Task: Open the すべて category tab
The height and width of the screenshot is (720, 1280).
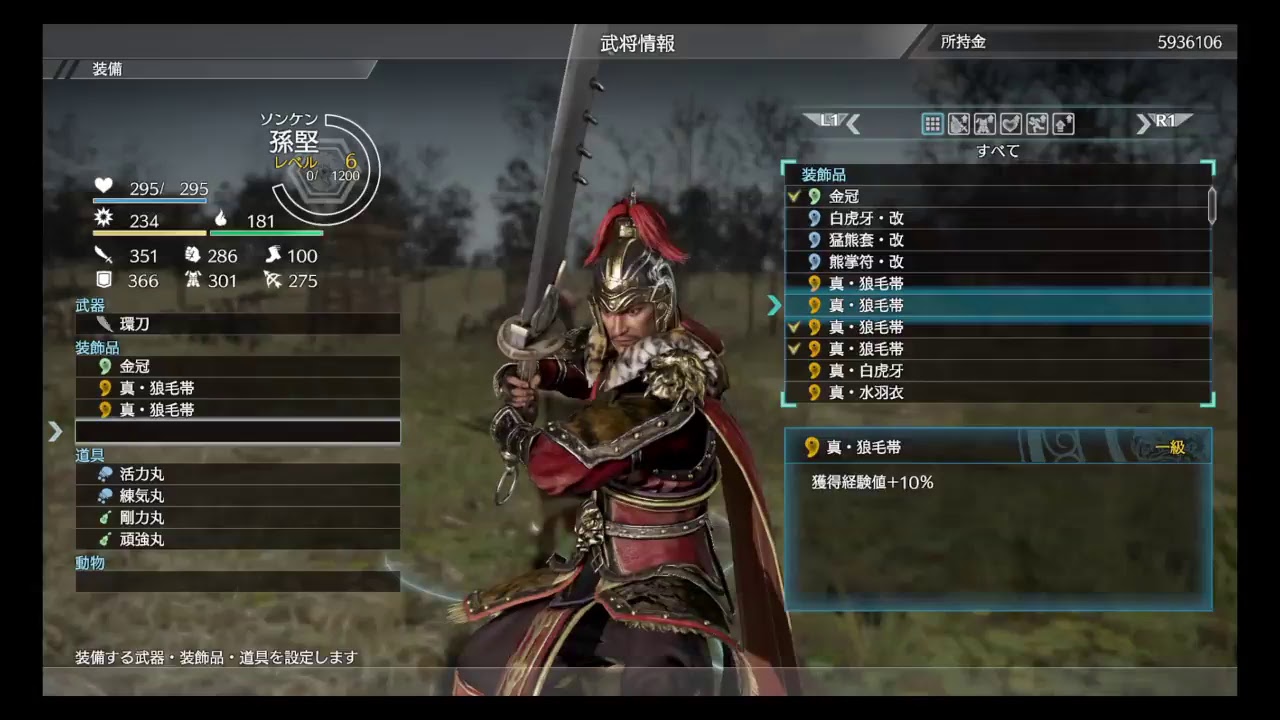Action: pyautogui.click(x=997, y=151)
